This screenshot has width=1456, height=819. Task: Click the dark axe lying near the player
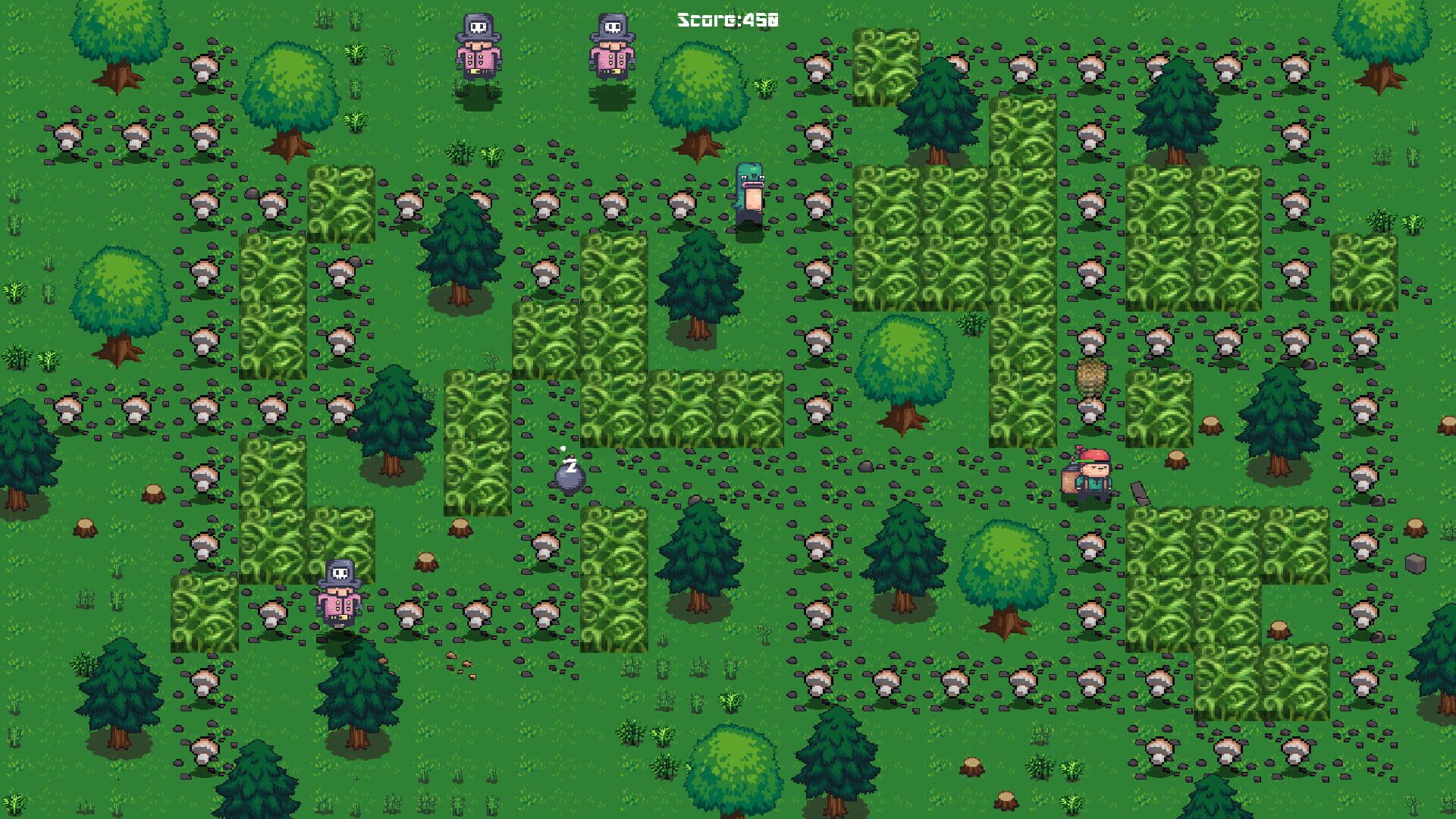tap(1140, 491)
